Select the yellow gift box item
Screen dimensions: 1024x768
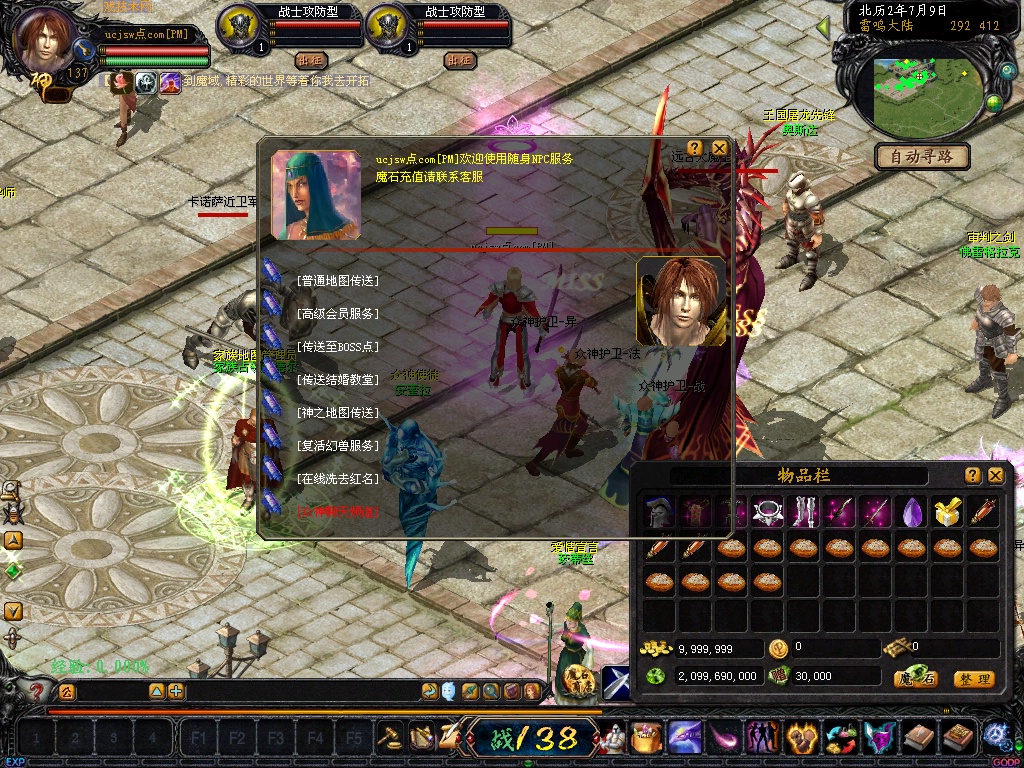coord(947,512)
